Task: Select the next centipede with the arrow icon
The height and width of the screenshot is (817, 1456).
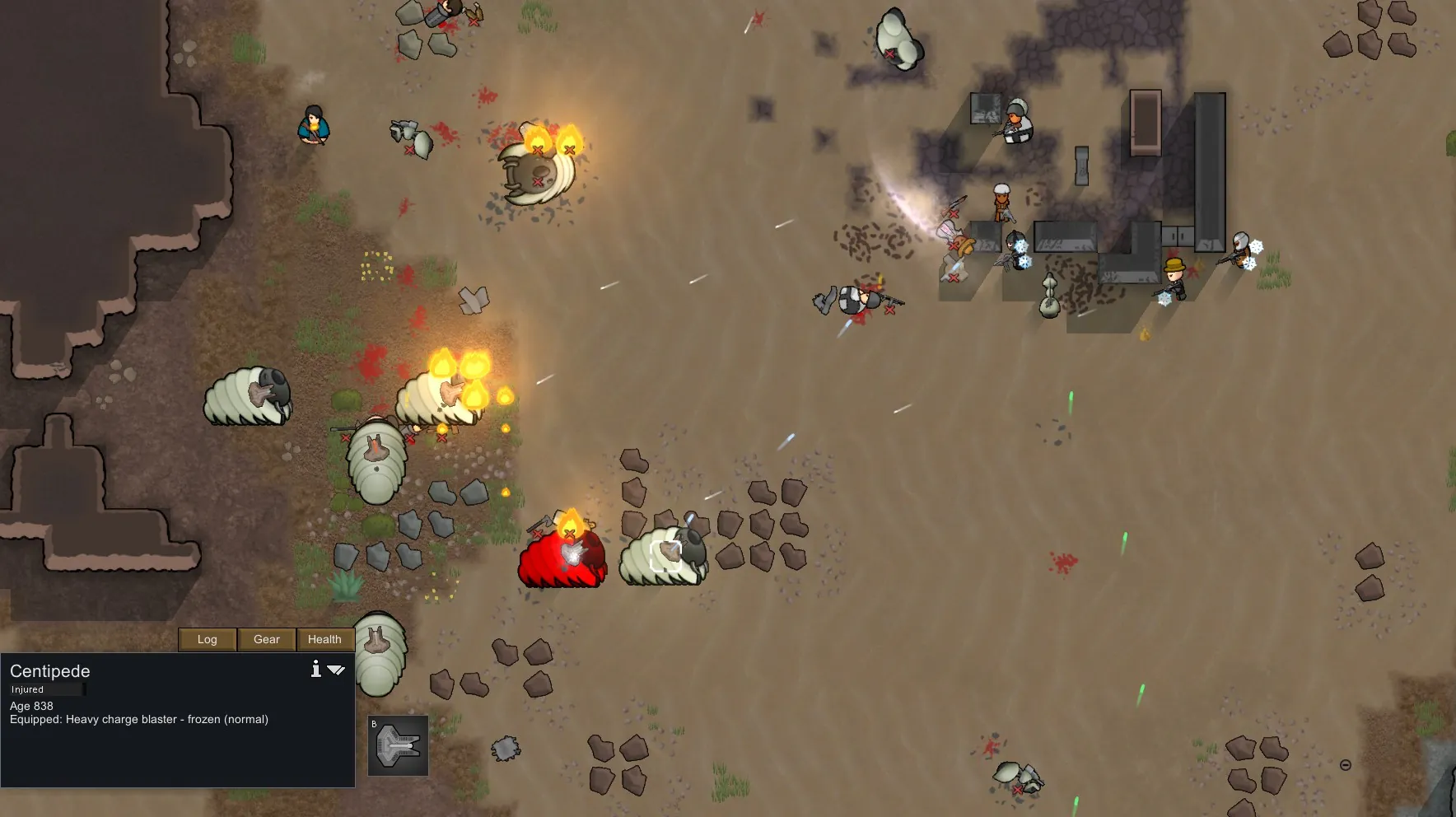Action: click(336, 670)
